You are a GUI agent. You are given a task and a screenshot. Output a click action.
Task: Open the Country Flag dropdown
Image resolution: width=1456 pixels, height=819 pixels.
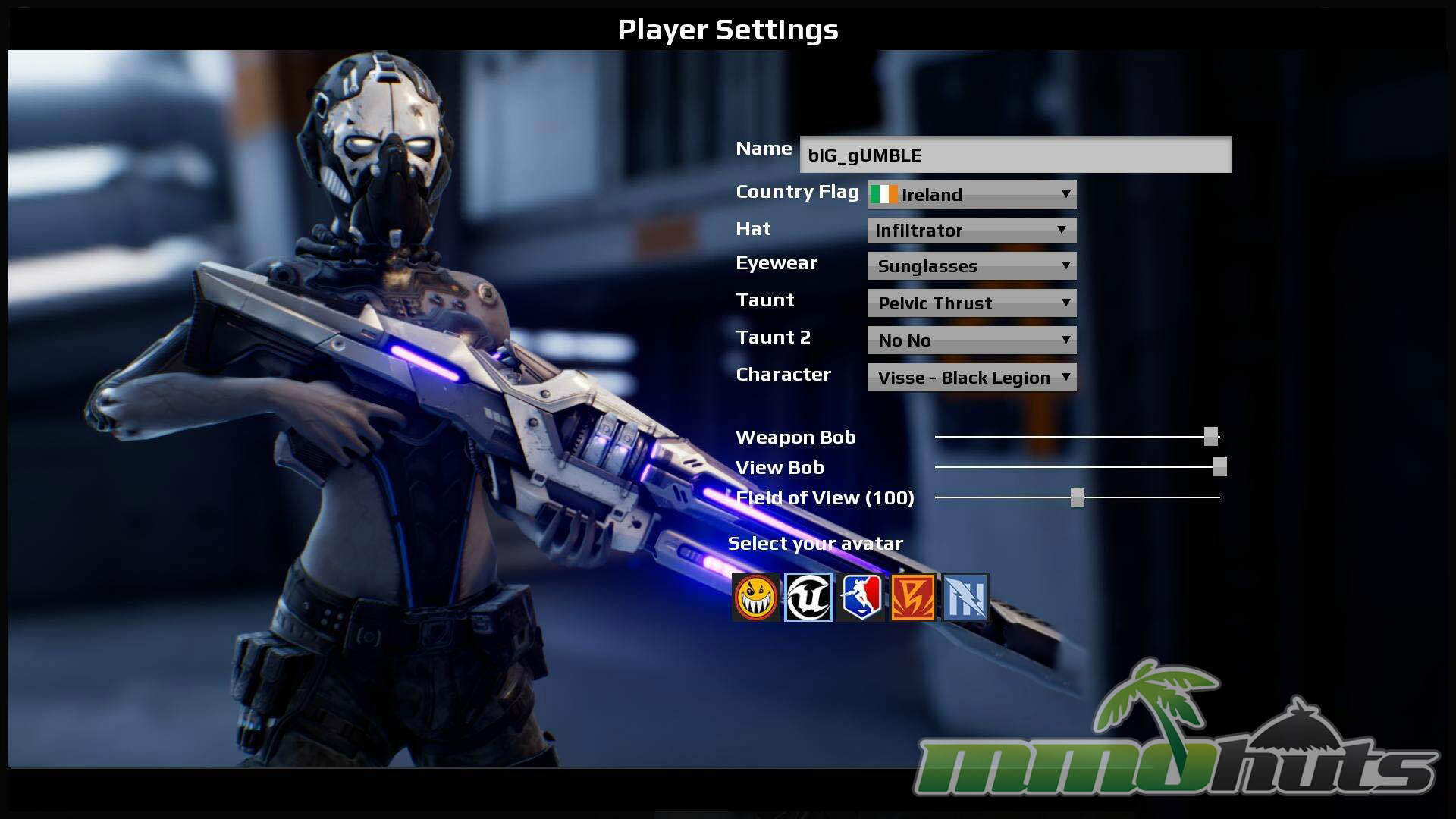[x=971, y=195]
